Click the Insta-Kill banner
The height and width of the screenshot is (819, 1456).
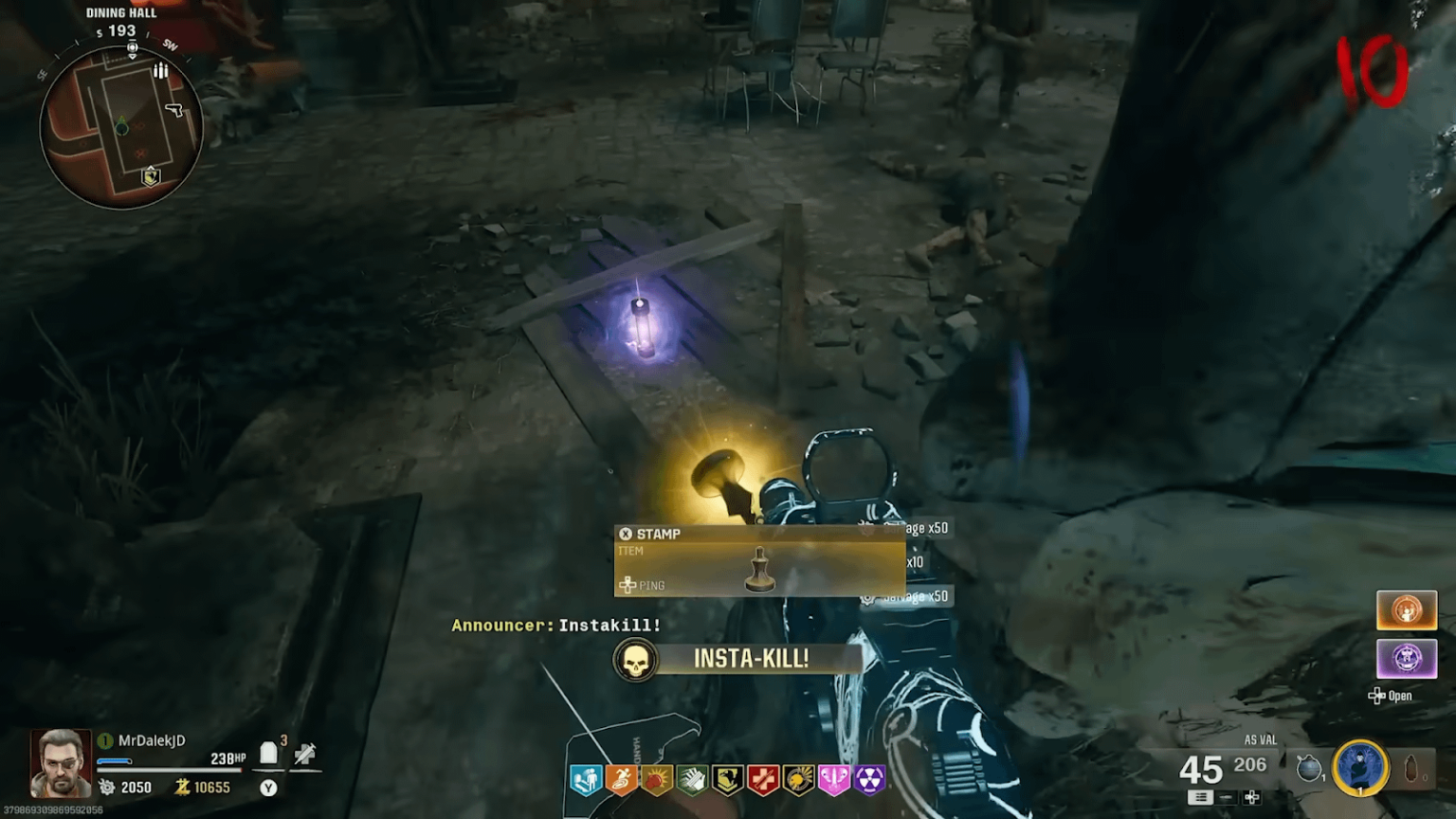737,660
